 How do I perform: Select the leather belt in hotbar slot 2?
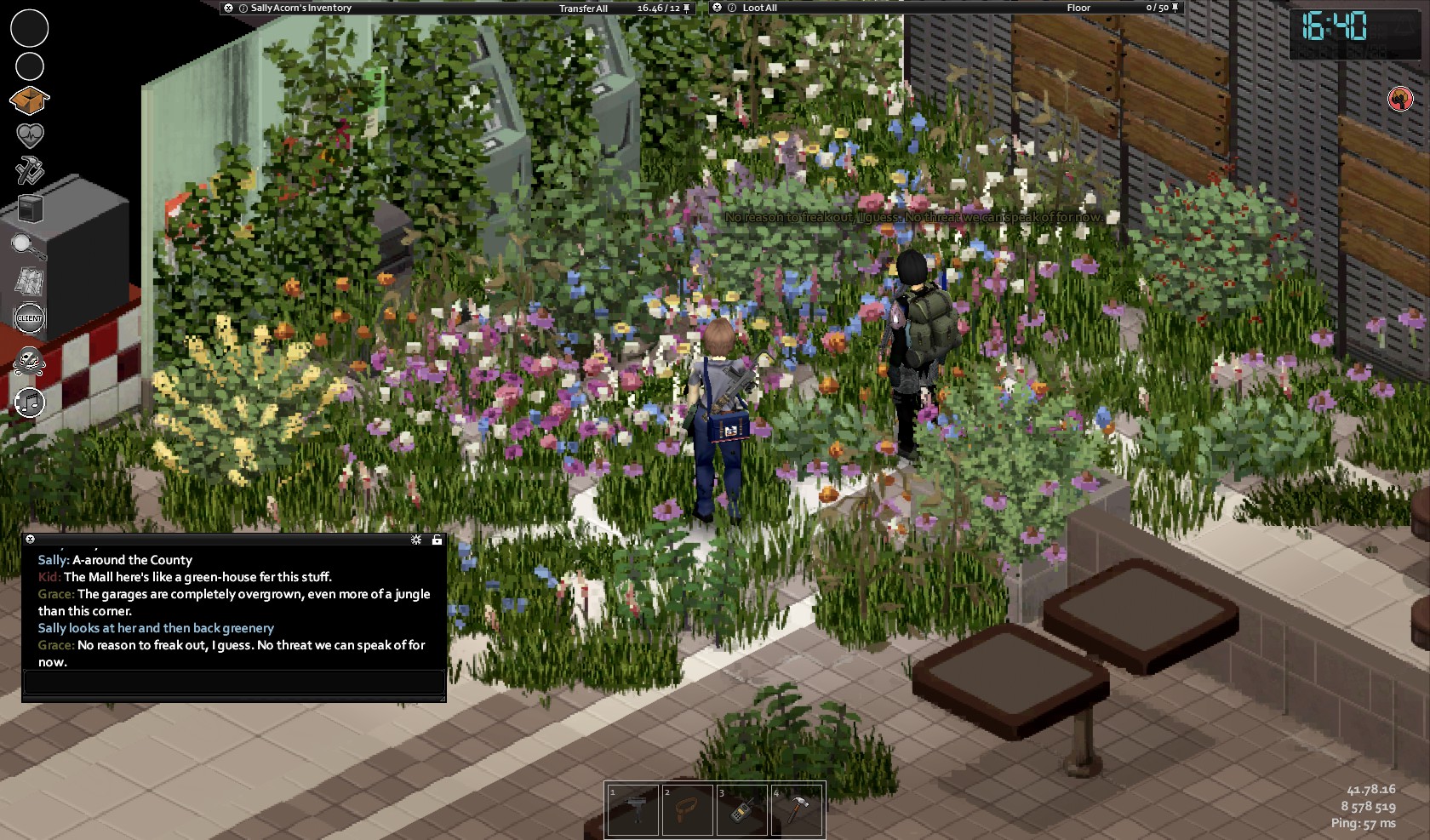pyautogui.click(x=688, y=809)
